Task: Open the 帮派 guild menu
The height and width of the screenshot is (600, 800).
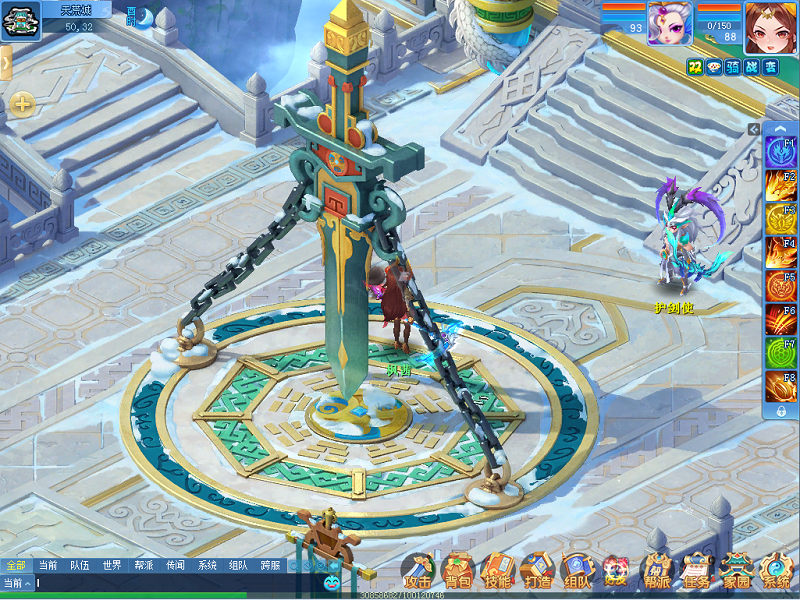Action: point(657,571)
